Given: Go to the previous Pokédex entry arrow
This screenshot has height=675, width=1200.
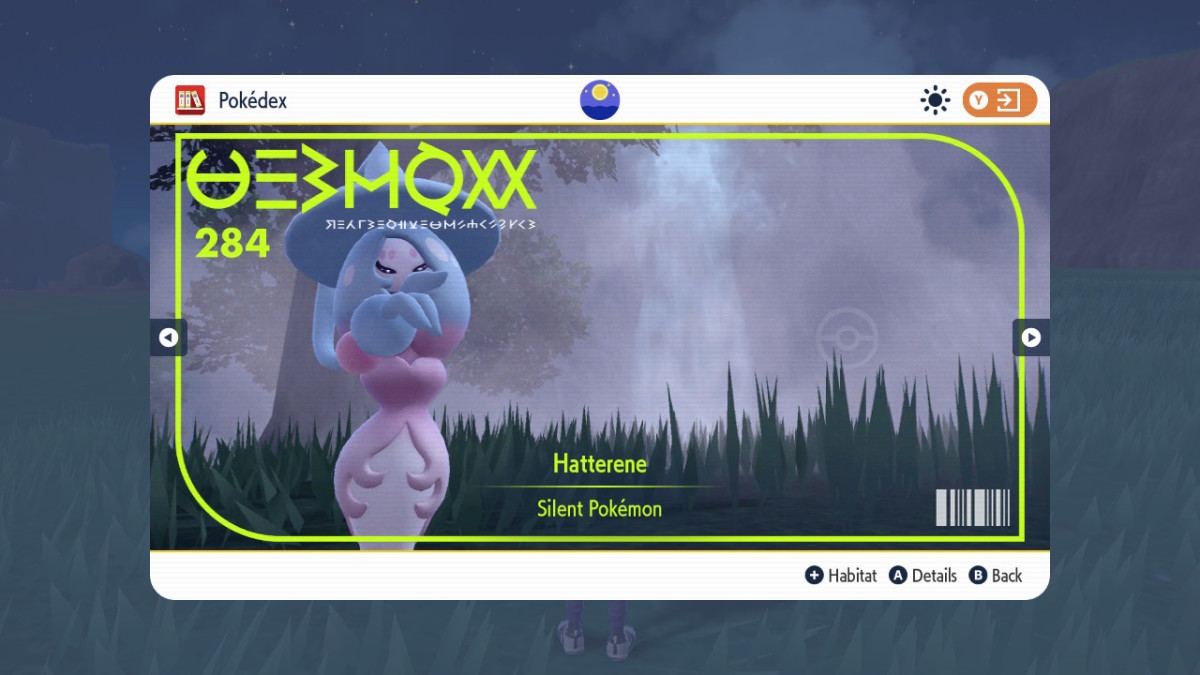Looking at the screenshot, I should click(x=168, y=338).
